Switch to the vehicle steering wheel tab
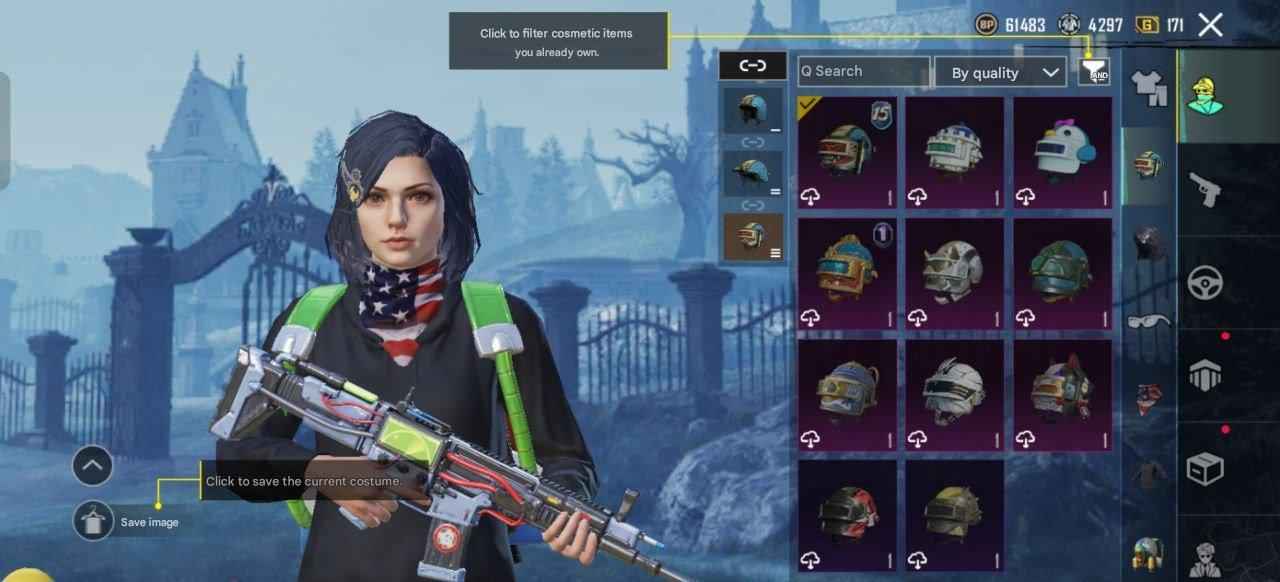The height and width of the screenshot is (582, 1280). [x=1205, y=283]
